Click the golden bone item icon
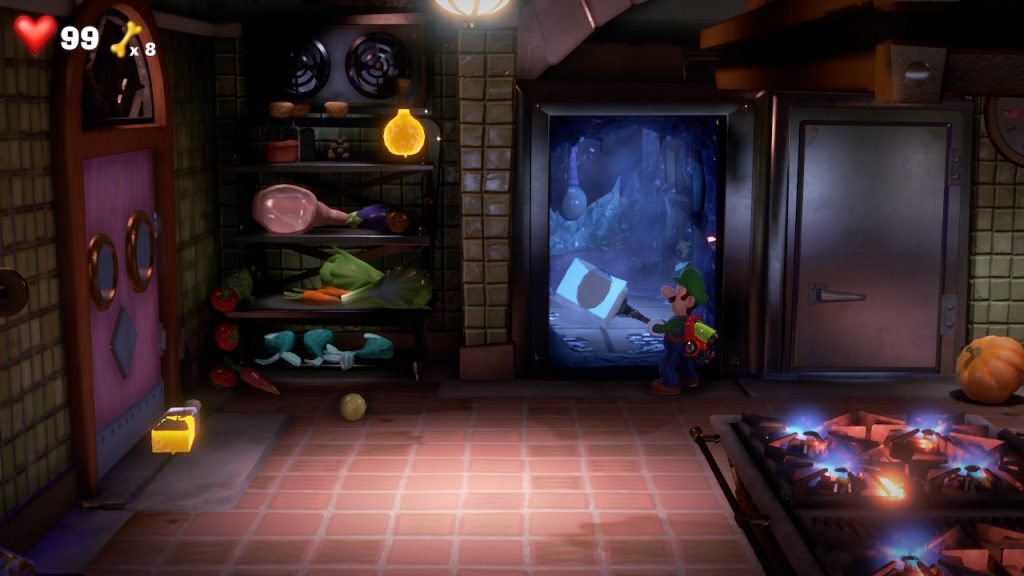1024x576 pixels. (126, 38)
